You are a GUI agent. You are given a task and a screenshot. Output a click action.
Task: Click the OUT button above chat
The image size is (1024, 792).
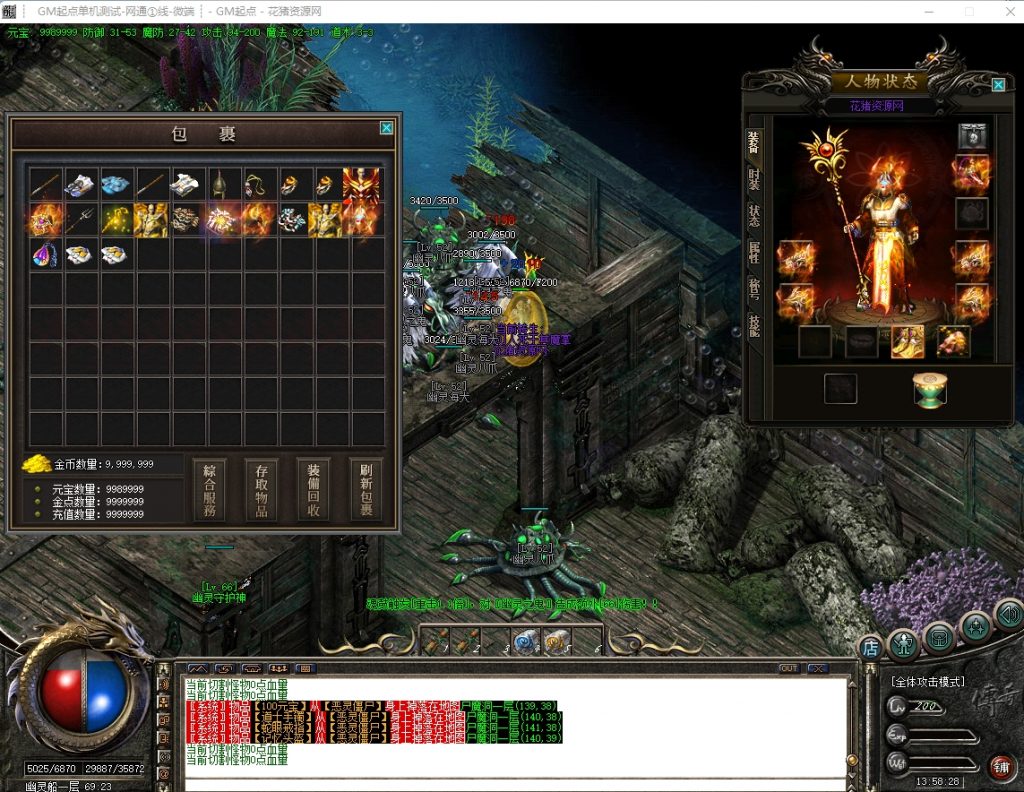click(790, 668)
